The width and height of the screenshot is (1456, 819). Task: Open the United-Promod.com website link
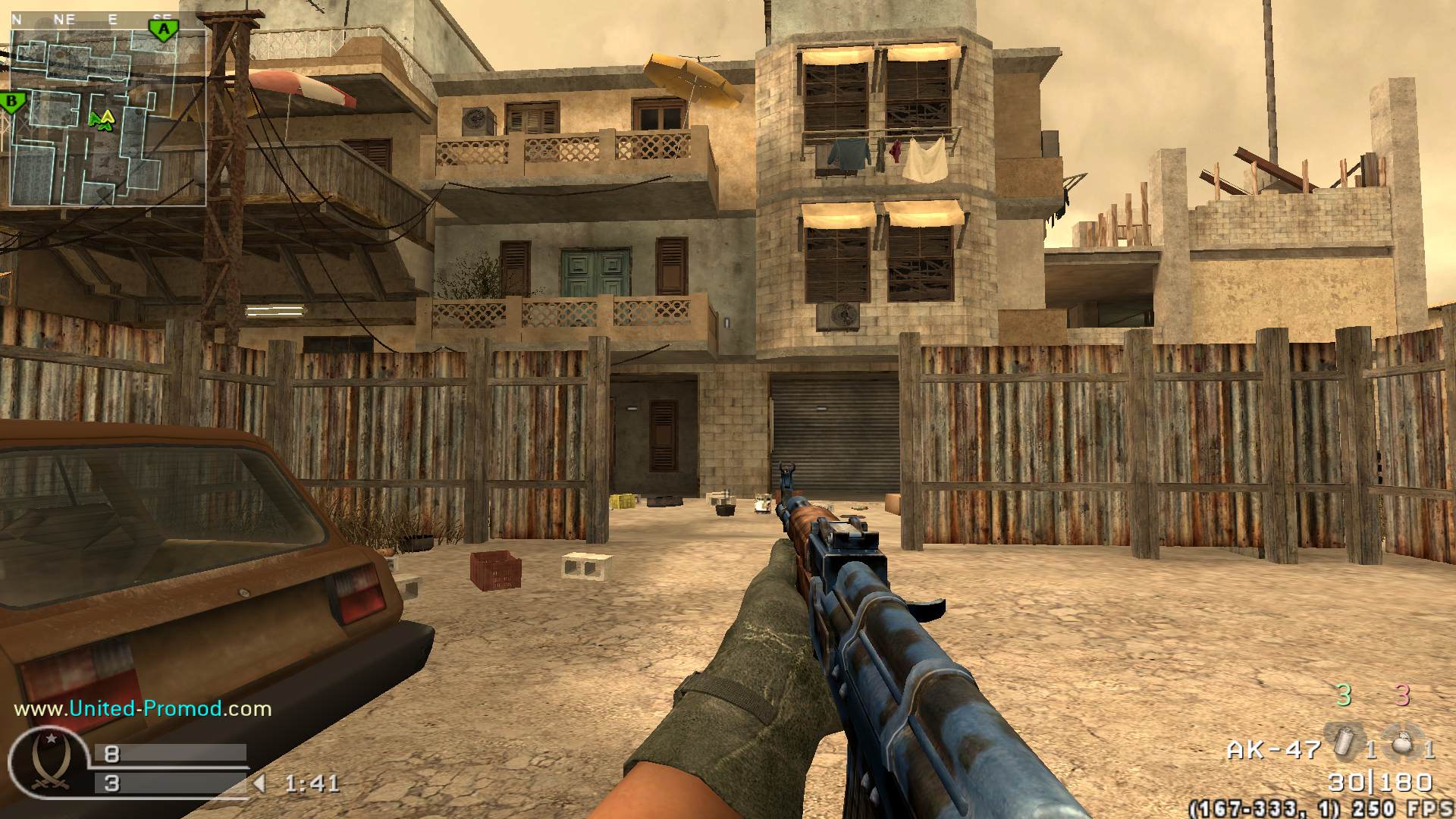click(x=143, y=709)
